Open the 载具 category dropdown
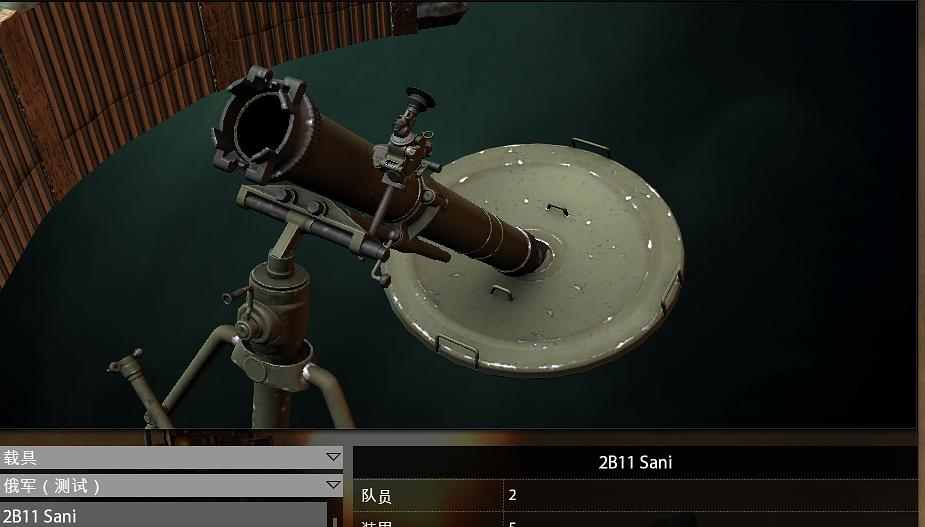Viewport: 925px width, 527px height. click(171, 458)
